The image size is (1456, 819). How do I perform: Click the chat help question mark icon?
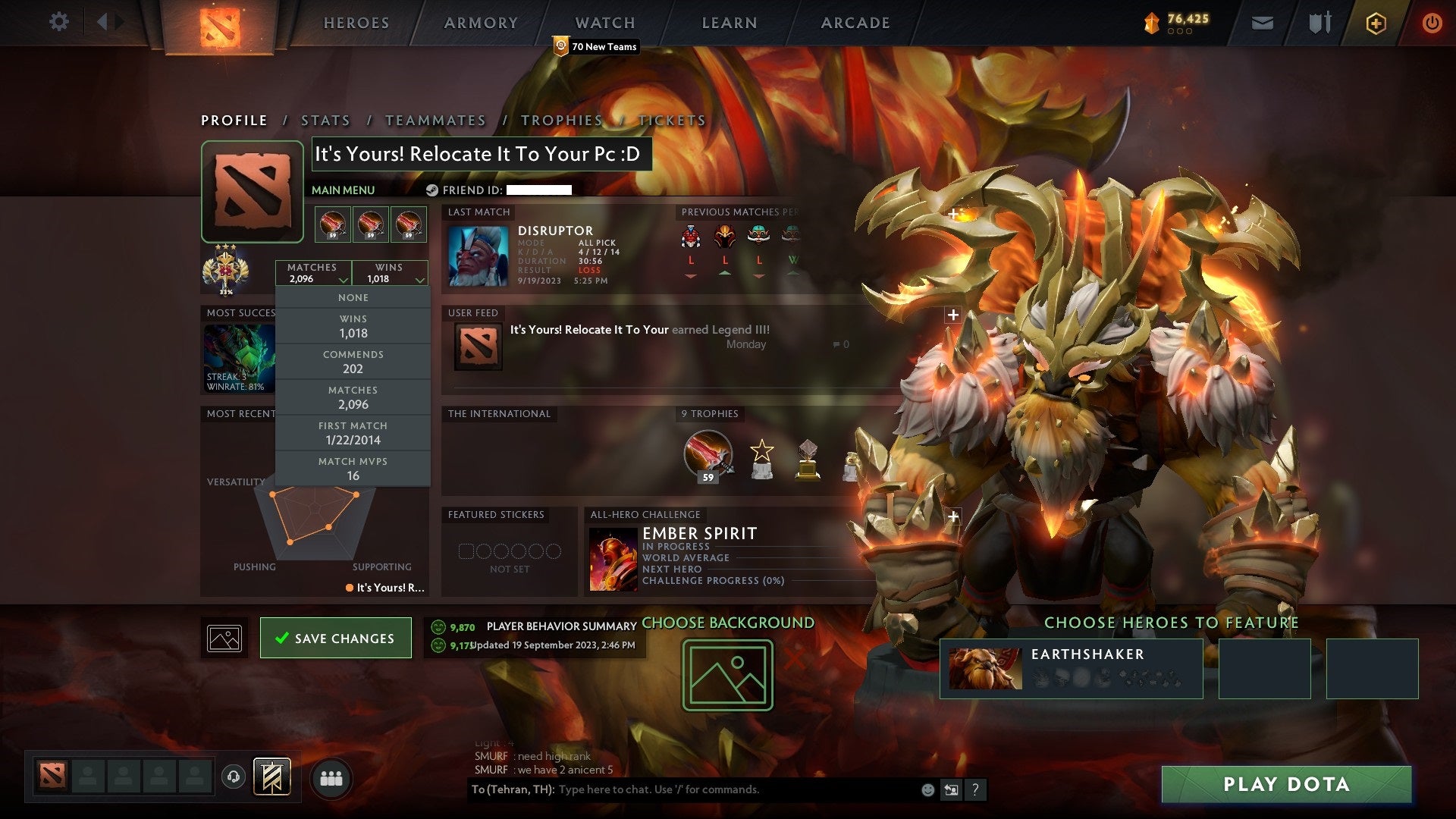[x=976, y=789]
